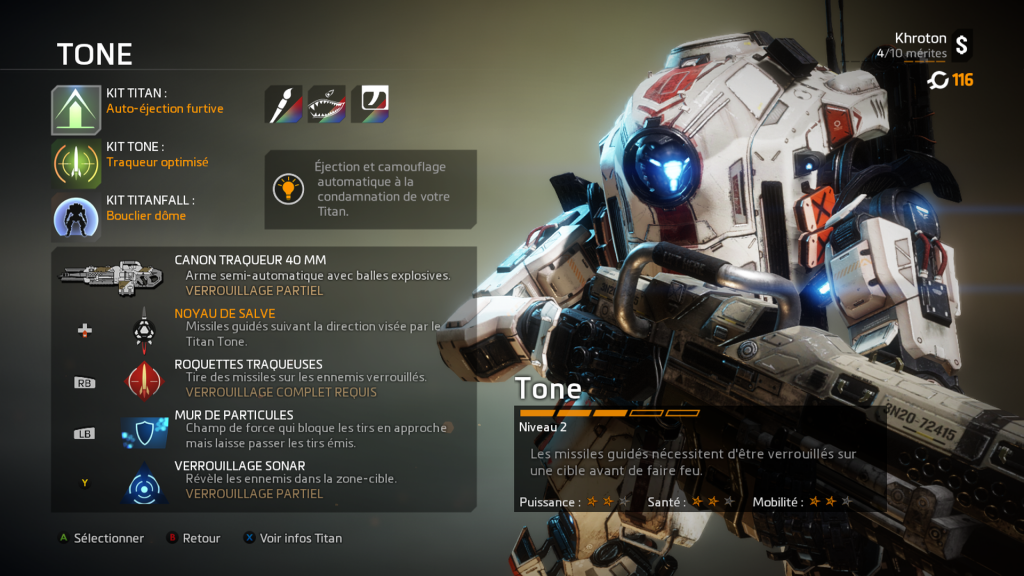Choose the Kit Titanfall Bouclier dôme slot
Viewport: 1024px width, 576px height.
click(x=77, y=216)
